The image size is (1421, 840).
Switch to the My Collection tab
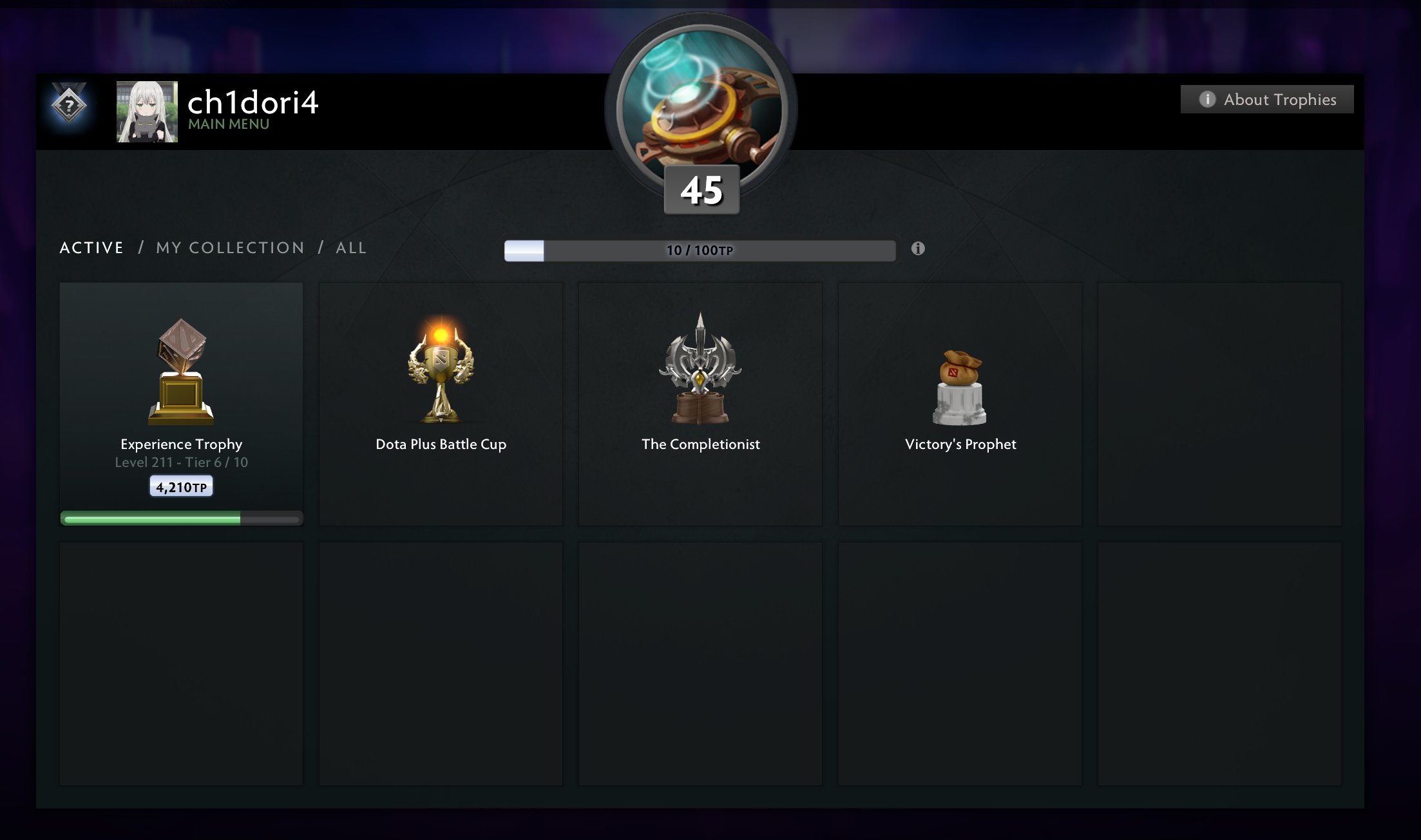tap(230, 248)
